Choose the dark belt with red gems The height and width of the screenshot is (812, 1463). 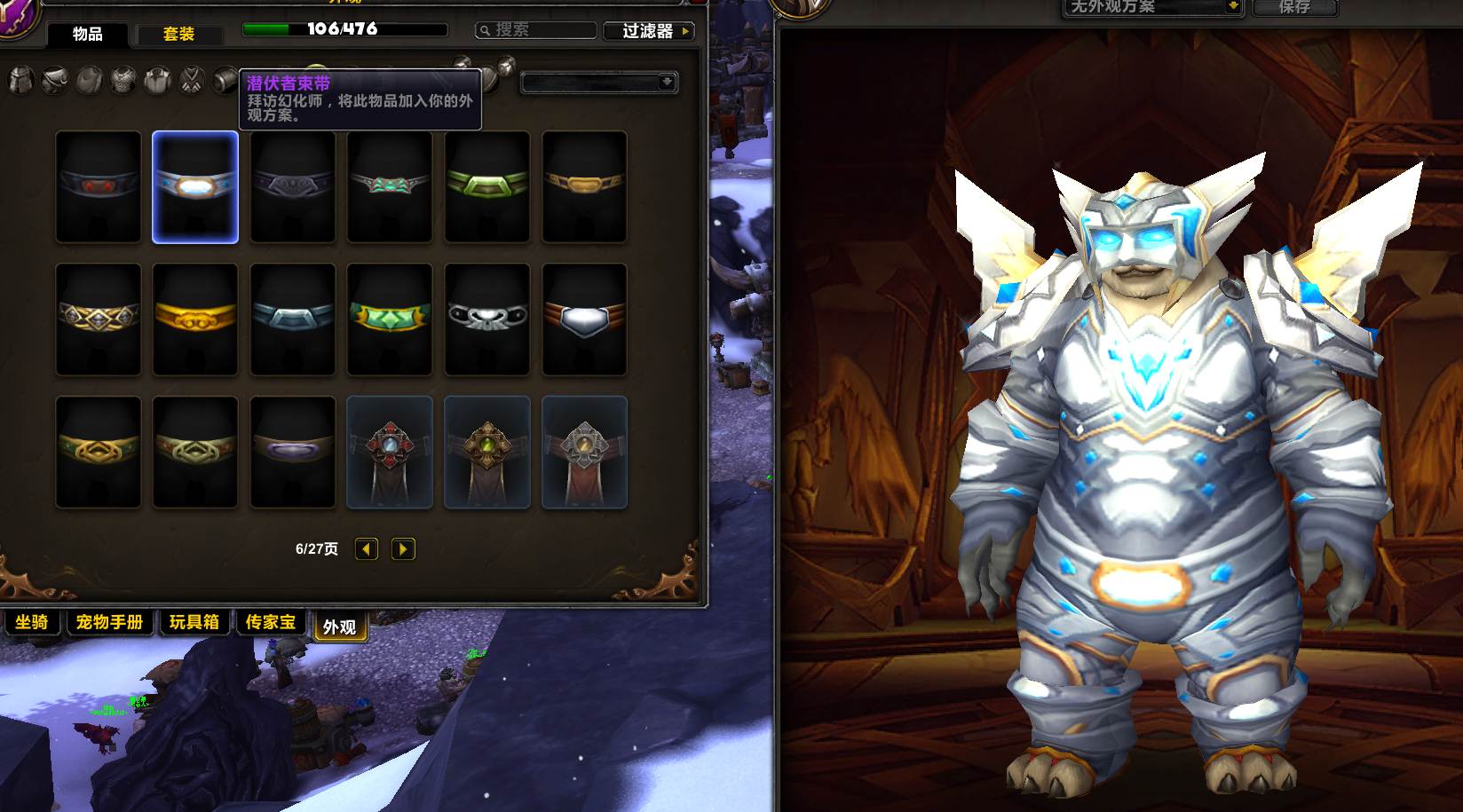(x=98, y=186)
